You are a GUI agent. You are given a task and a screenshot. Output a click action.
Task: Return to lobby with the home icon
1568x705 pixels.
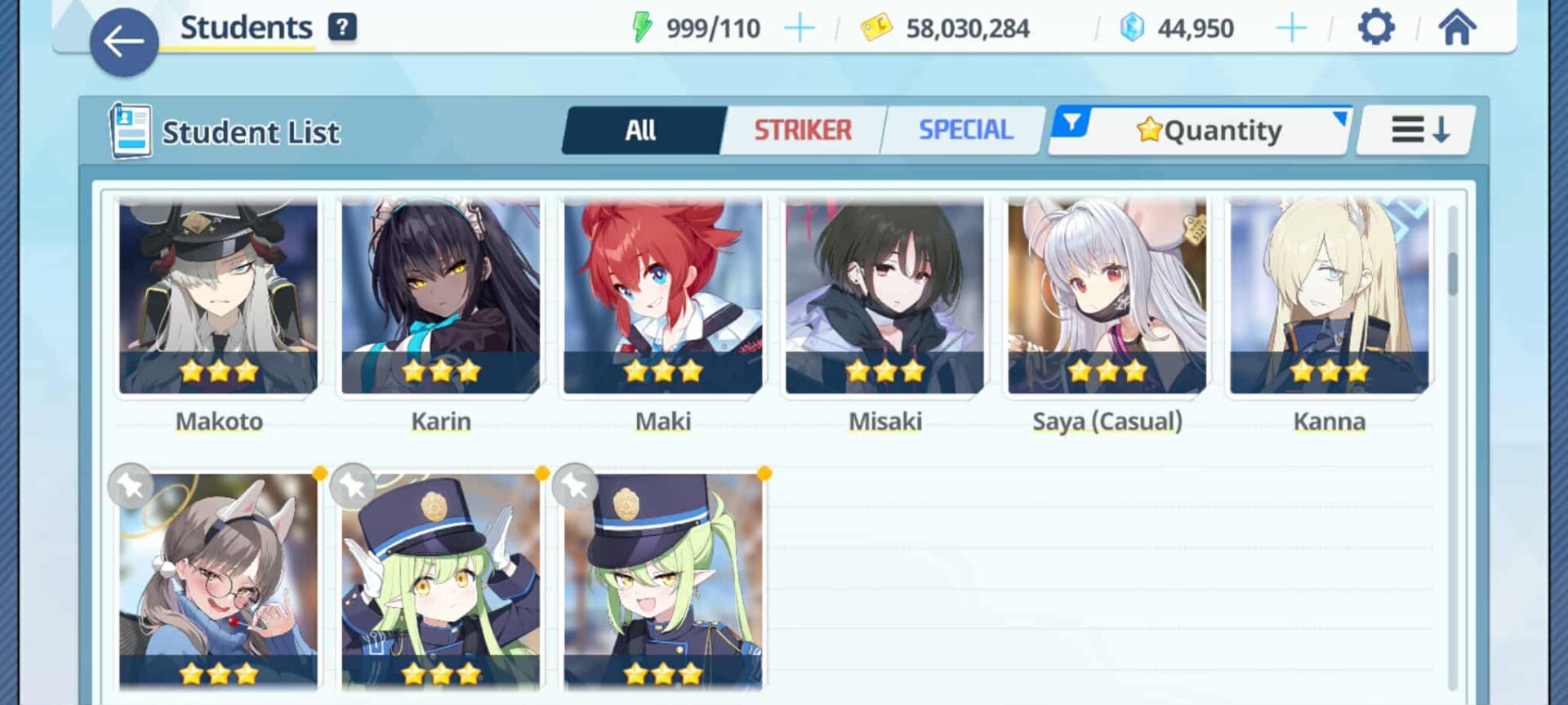point(1458,28)
